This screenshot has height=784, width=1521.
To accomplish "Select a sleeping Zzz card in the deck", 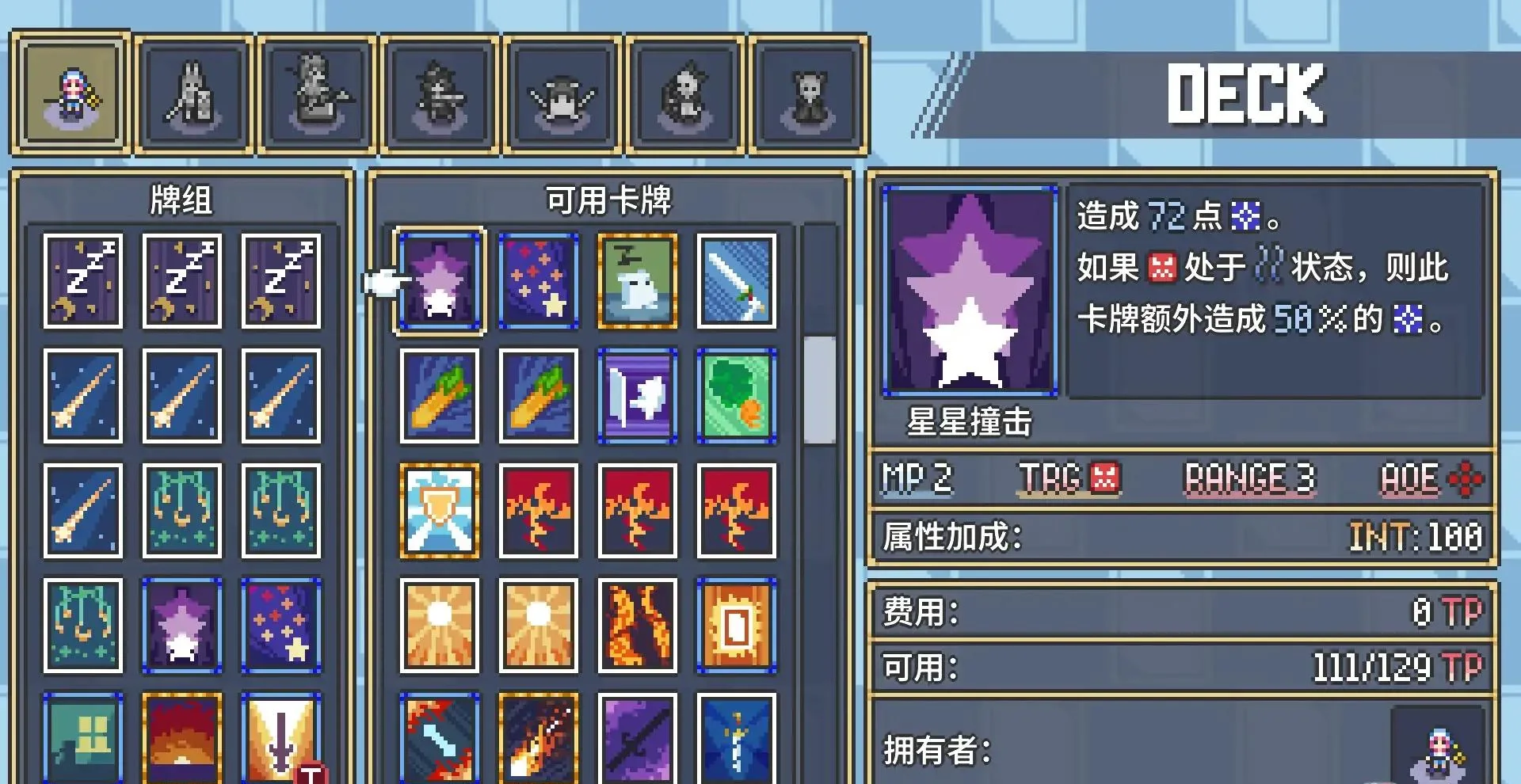I will tap(82, 281).
